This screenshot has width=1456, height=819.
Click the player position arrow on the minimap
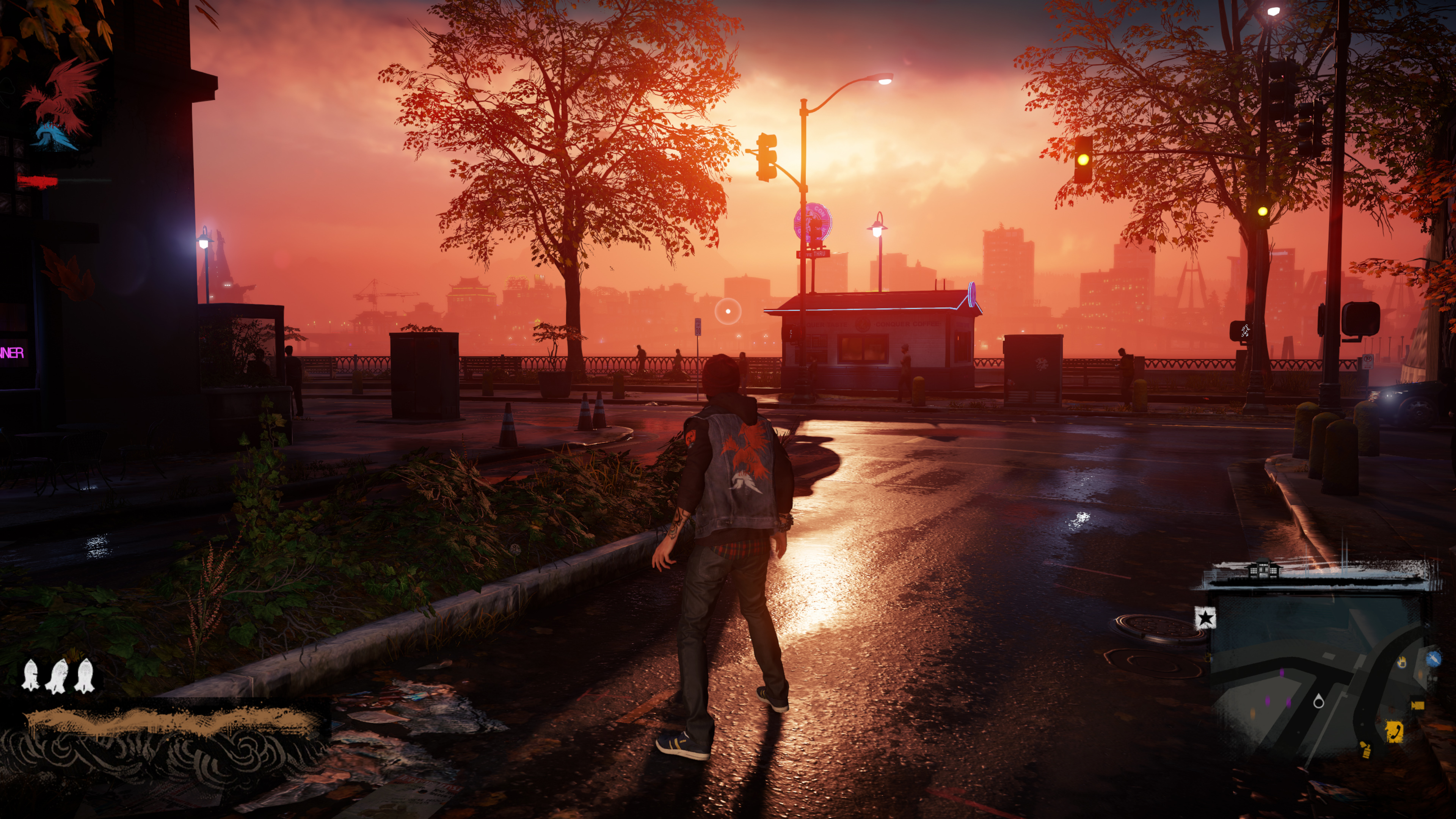1319,702
